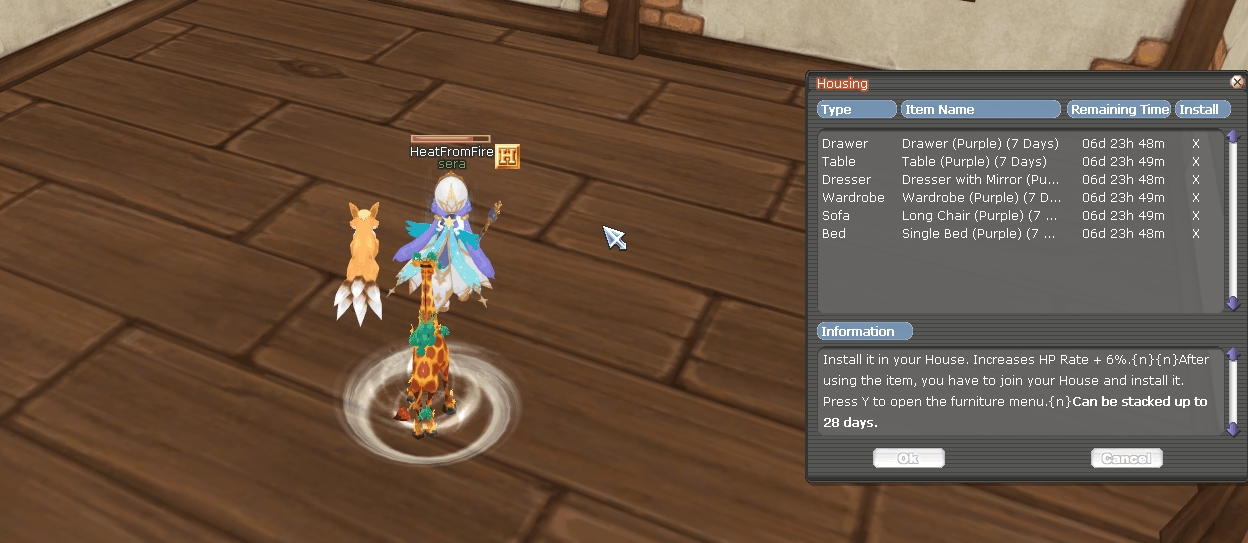
Task: Click the Ok button
Action: click(908, 458)
